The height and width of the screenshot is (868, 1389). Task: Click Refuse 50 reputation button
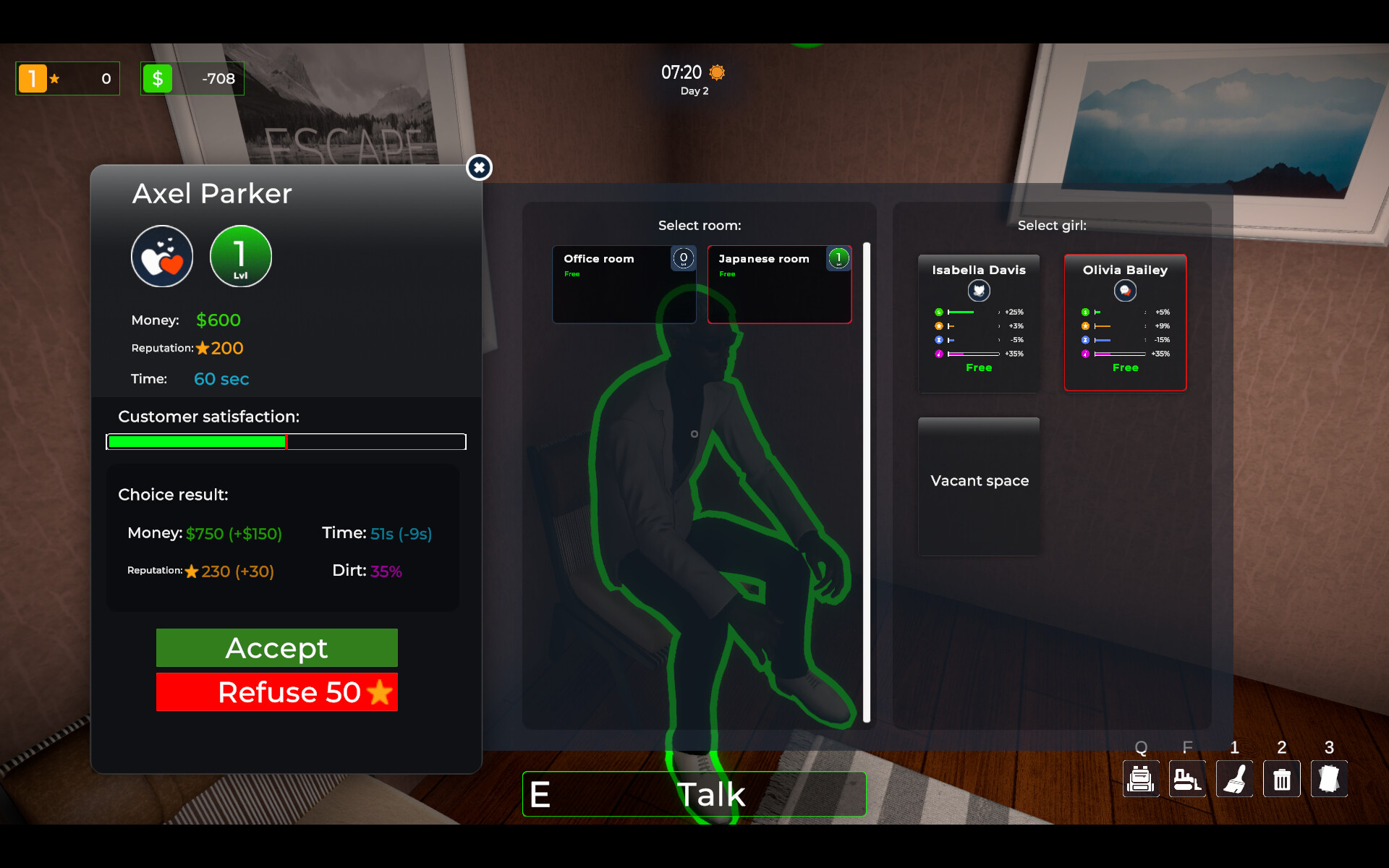276,692
